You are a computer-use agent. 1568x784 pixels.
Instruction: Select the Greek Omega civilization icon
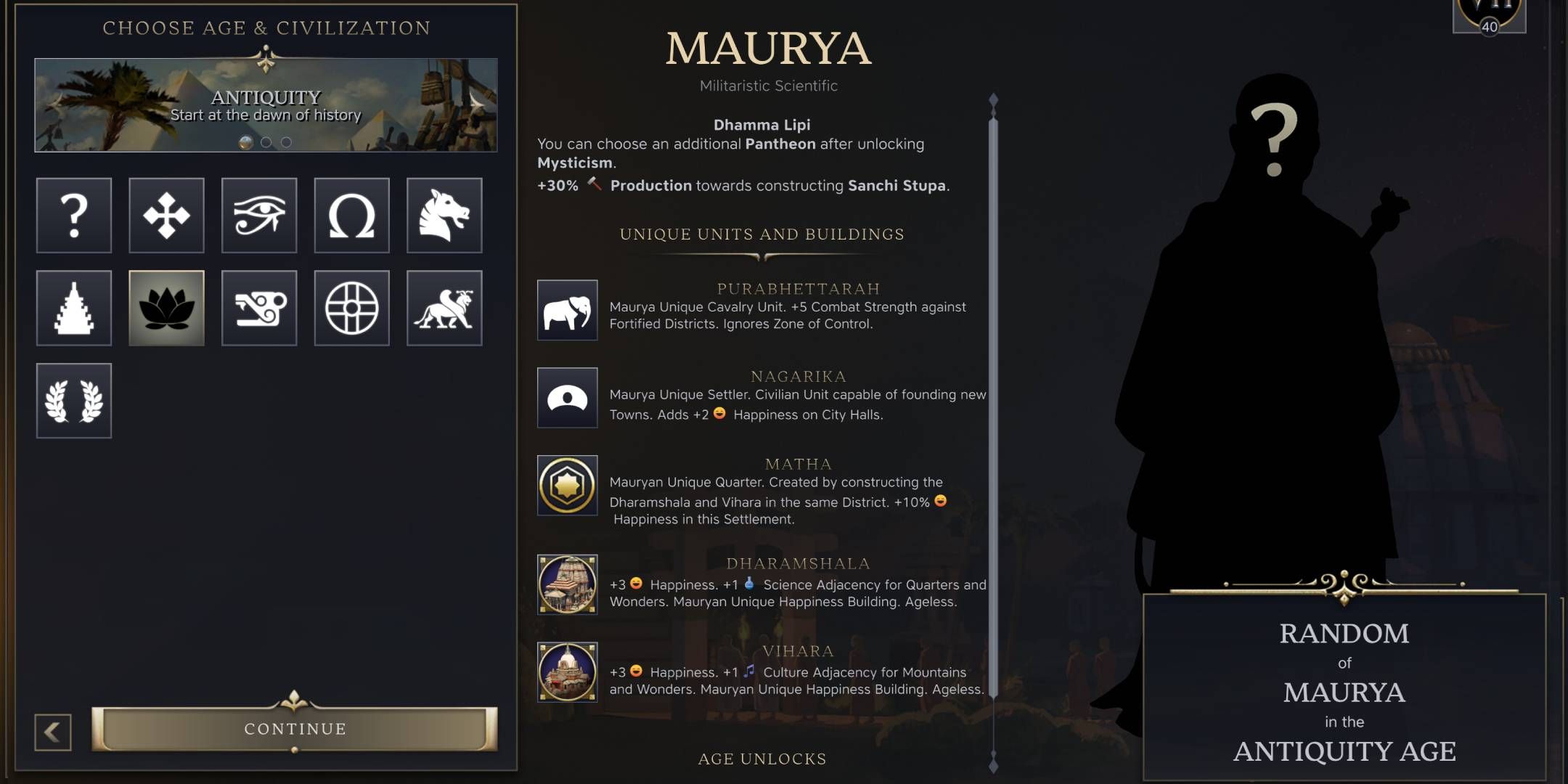click(x=352, y=216)
